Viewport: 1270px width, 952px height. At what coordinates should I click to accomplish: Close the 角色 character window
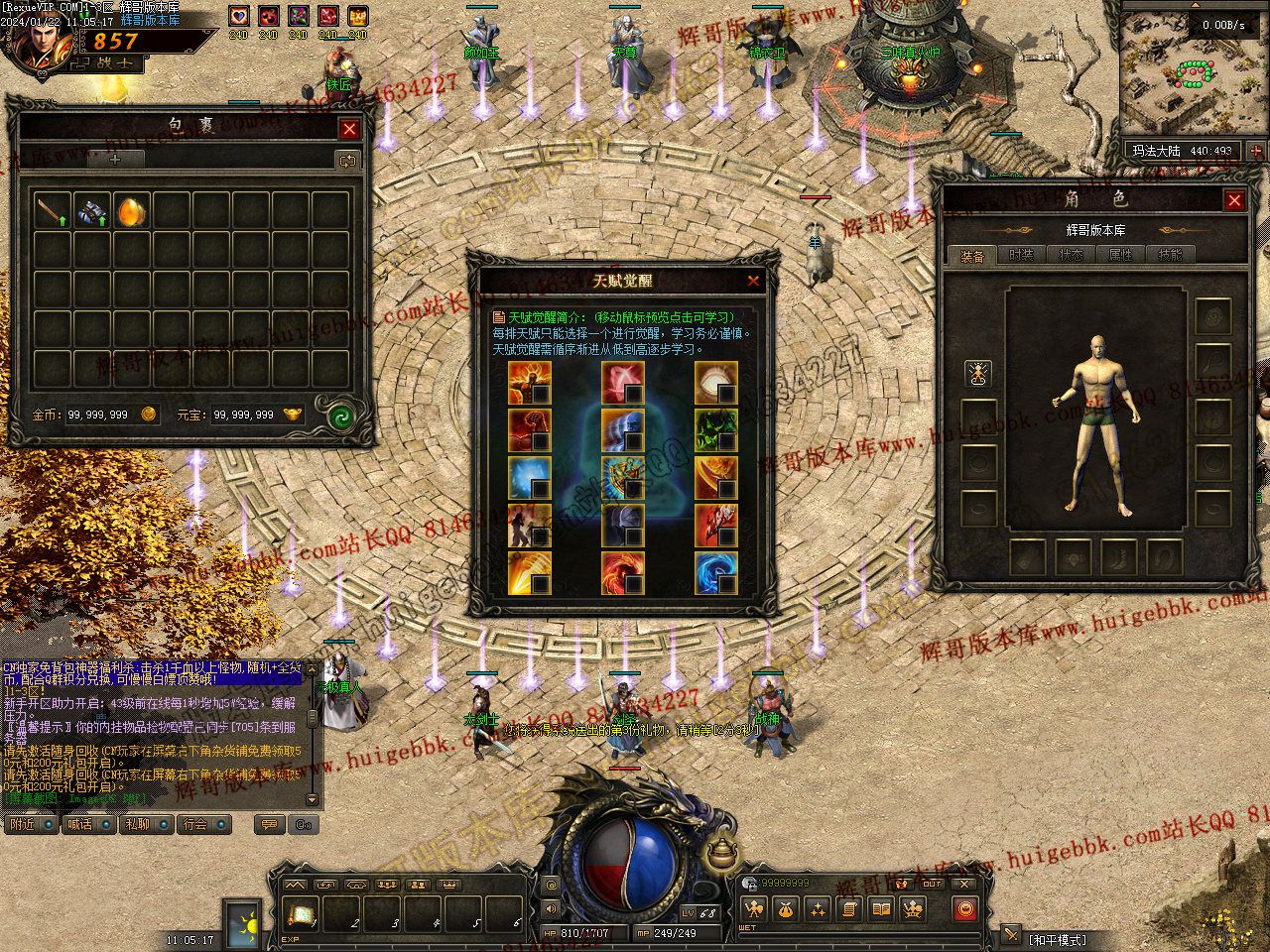tap(1234, 201)
